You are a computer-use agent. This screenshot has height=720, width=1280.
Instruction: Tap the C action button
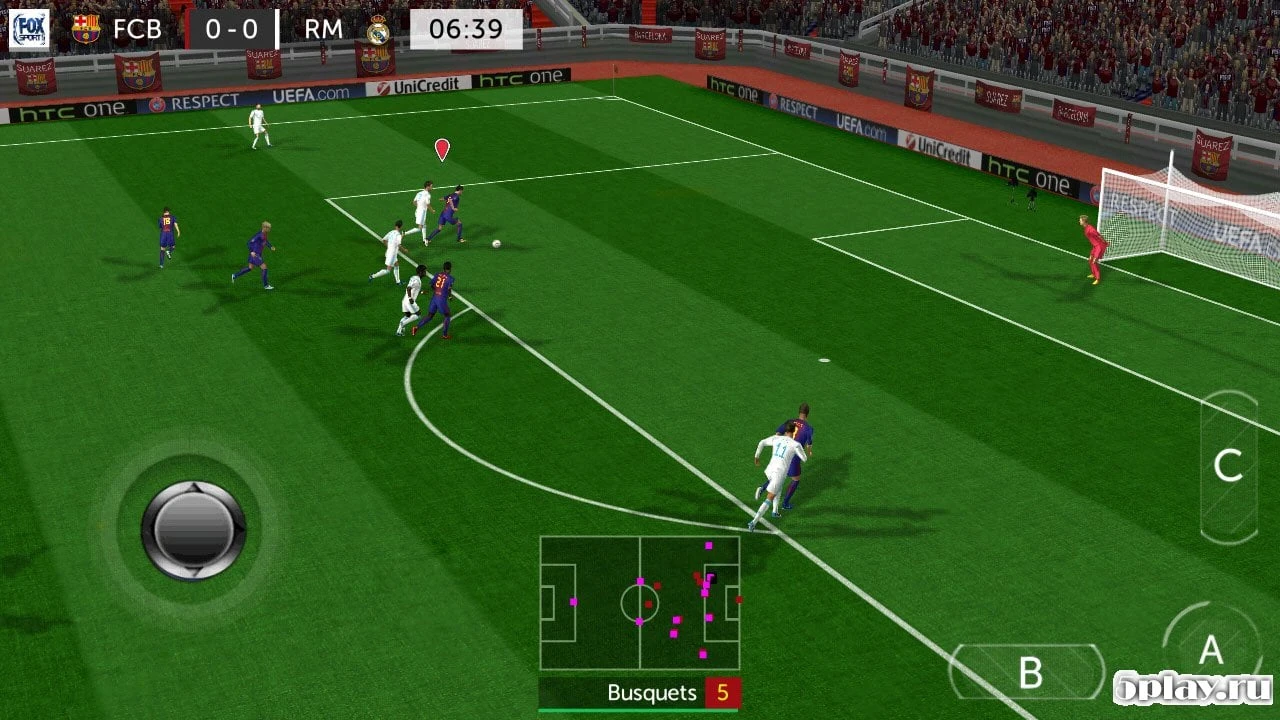pos(1228,466)
